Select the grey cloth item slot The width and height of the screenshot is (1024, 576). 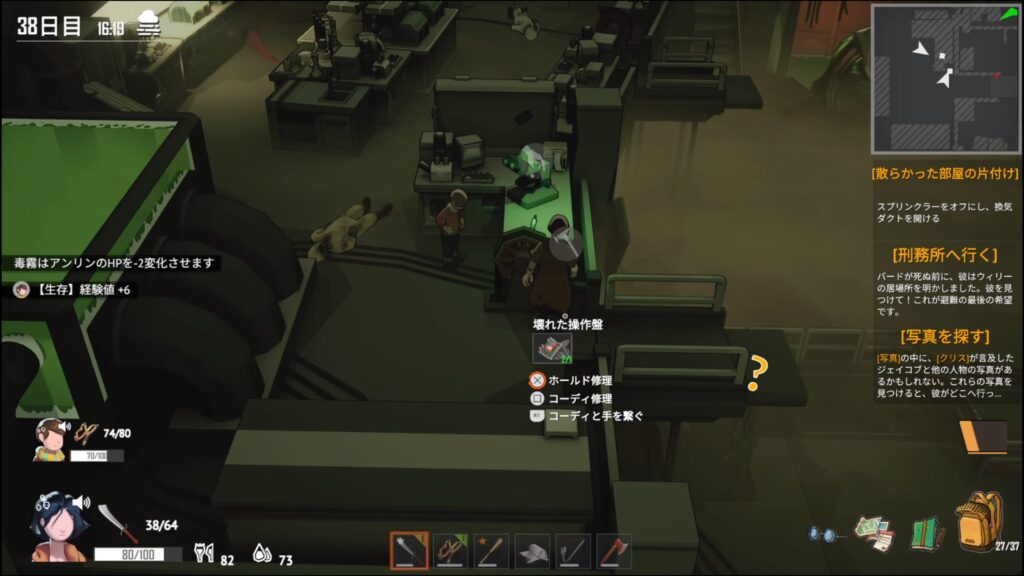point(533,551)
